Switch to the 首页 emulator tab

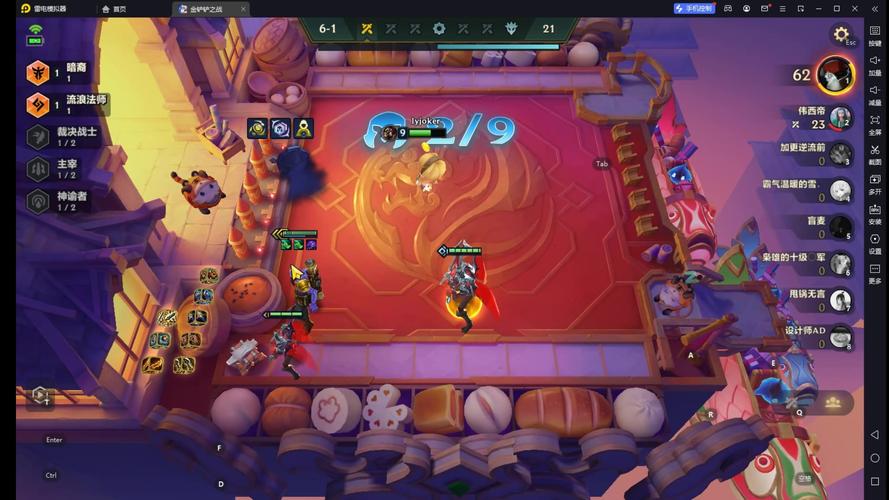point(114,9)
